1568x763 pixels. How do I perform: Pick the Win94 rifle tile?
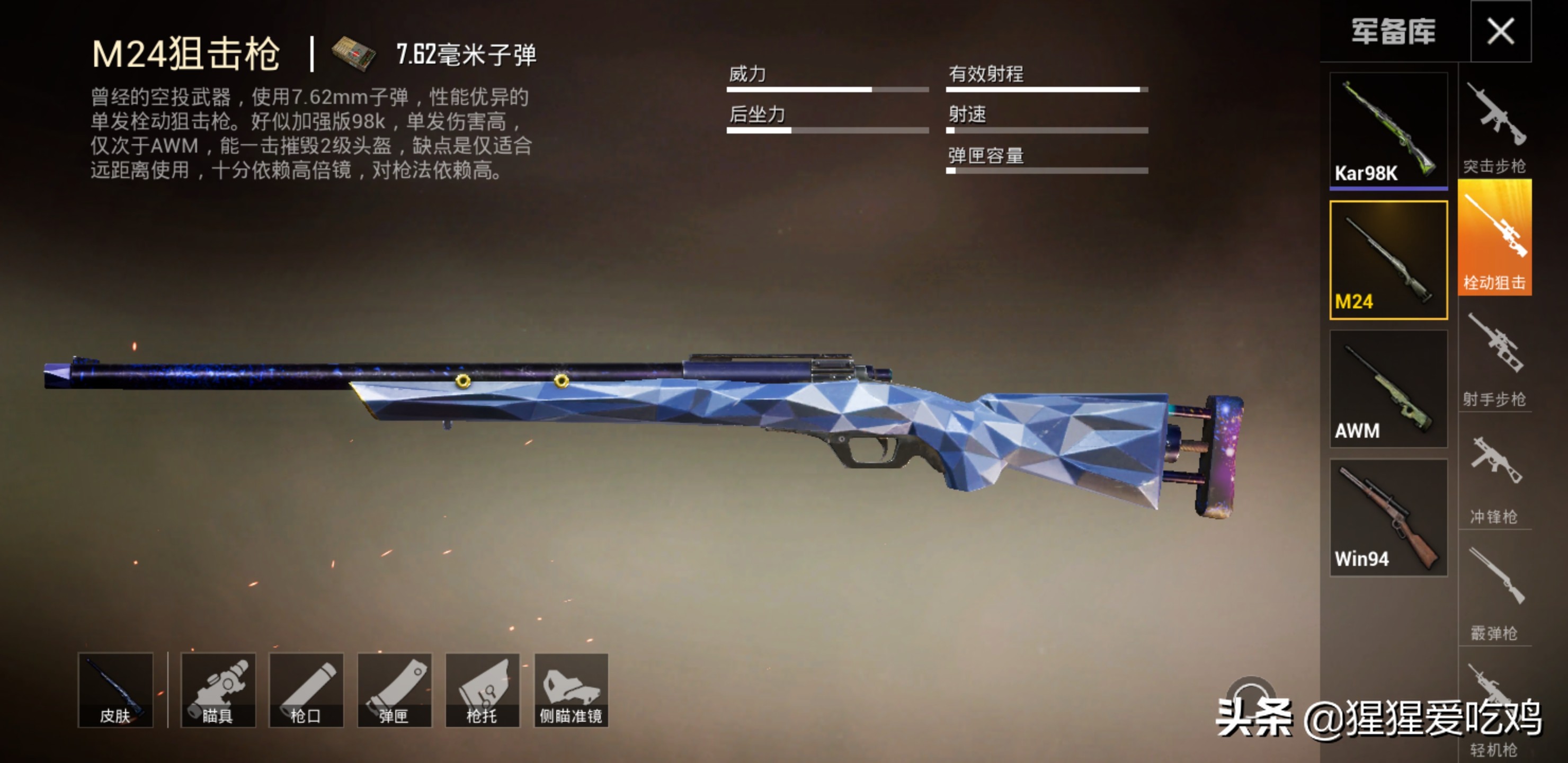pos(1388,518)
